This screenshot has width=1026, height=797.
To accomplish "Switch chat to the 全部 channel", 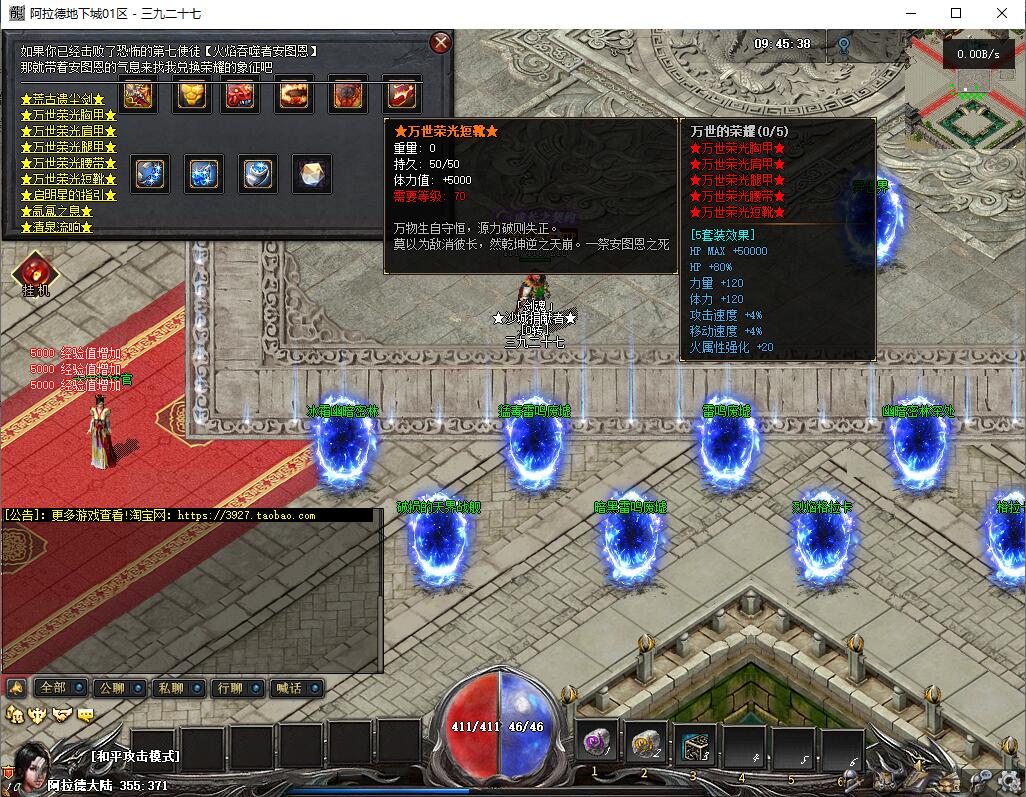I will pos(59,688).
